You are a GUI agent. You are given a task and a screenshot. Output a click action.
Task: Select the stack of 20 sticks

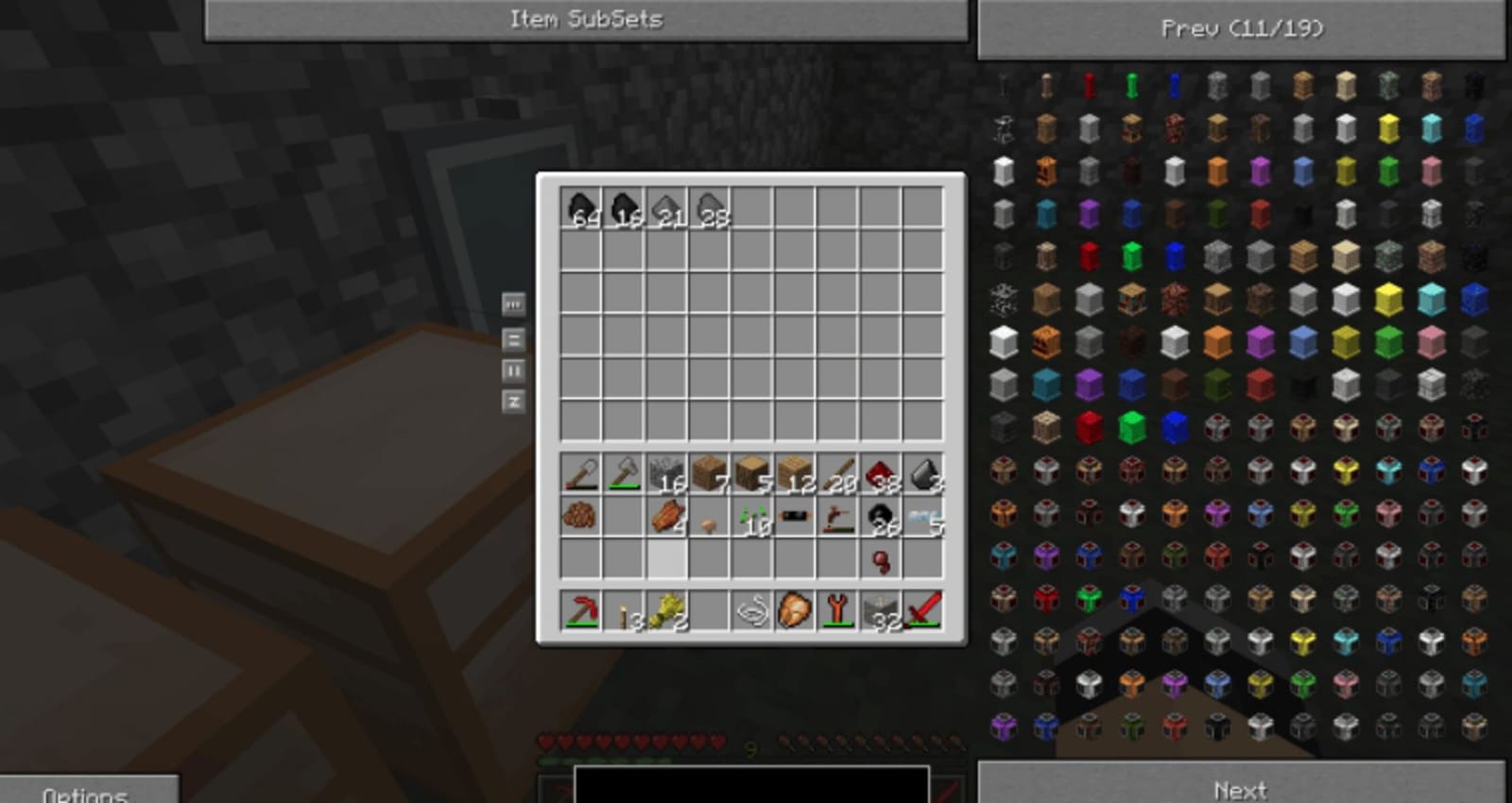(x=836, y=475)
